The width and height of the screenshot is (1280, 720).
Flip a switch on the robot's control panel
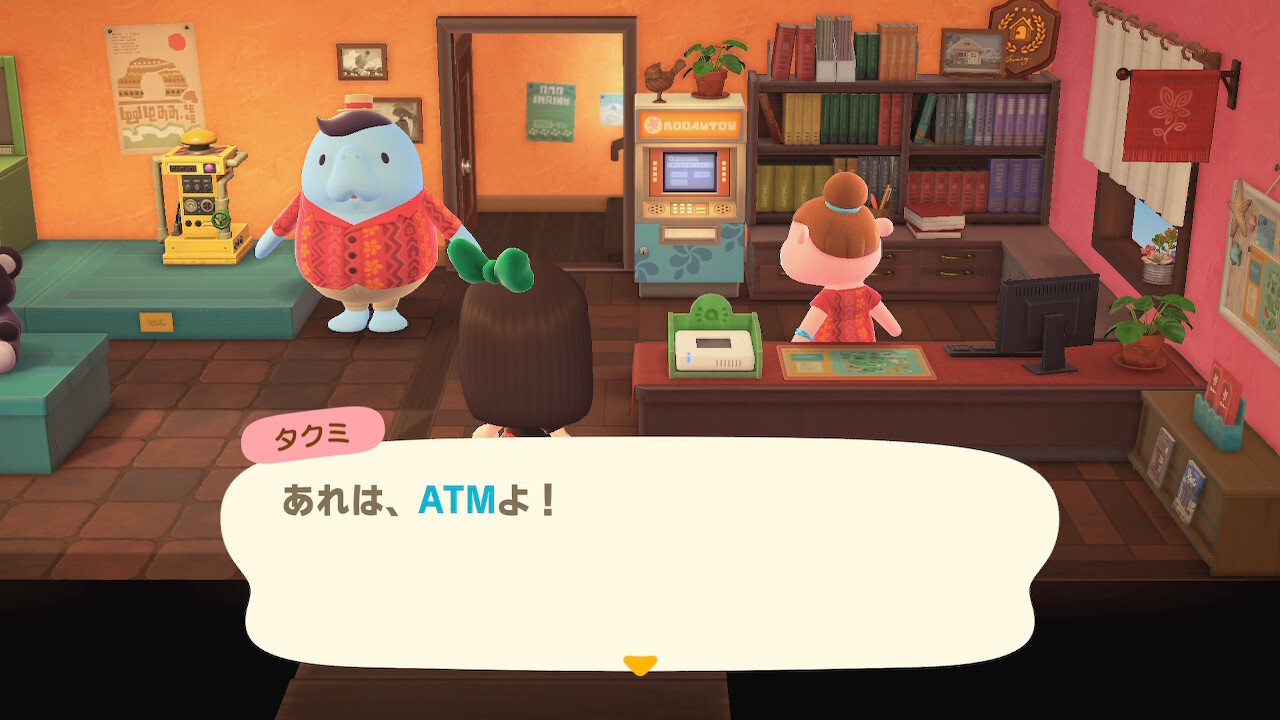(x=195, y=185)
